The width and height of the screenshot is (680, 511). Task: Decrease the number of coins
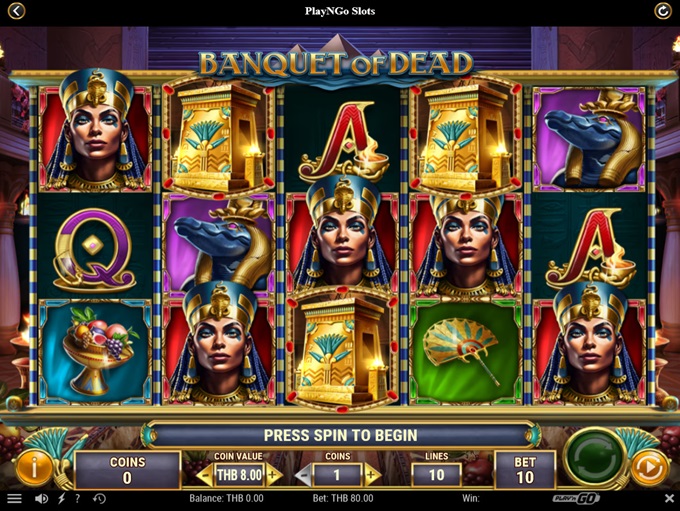[x=303, y=475]
